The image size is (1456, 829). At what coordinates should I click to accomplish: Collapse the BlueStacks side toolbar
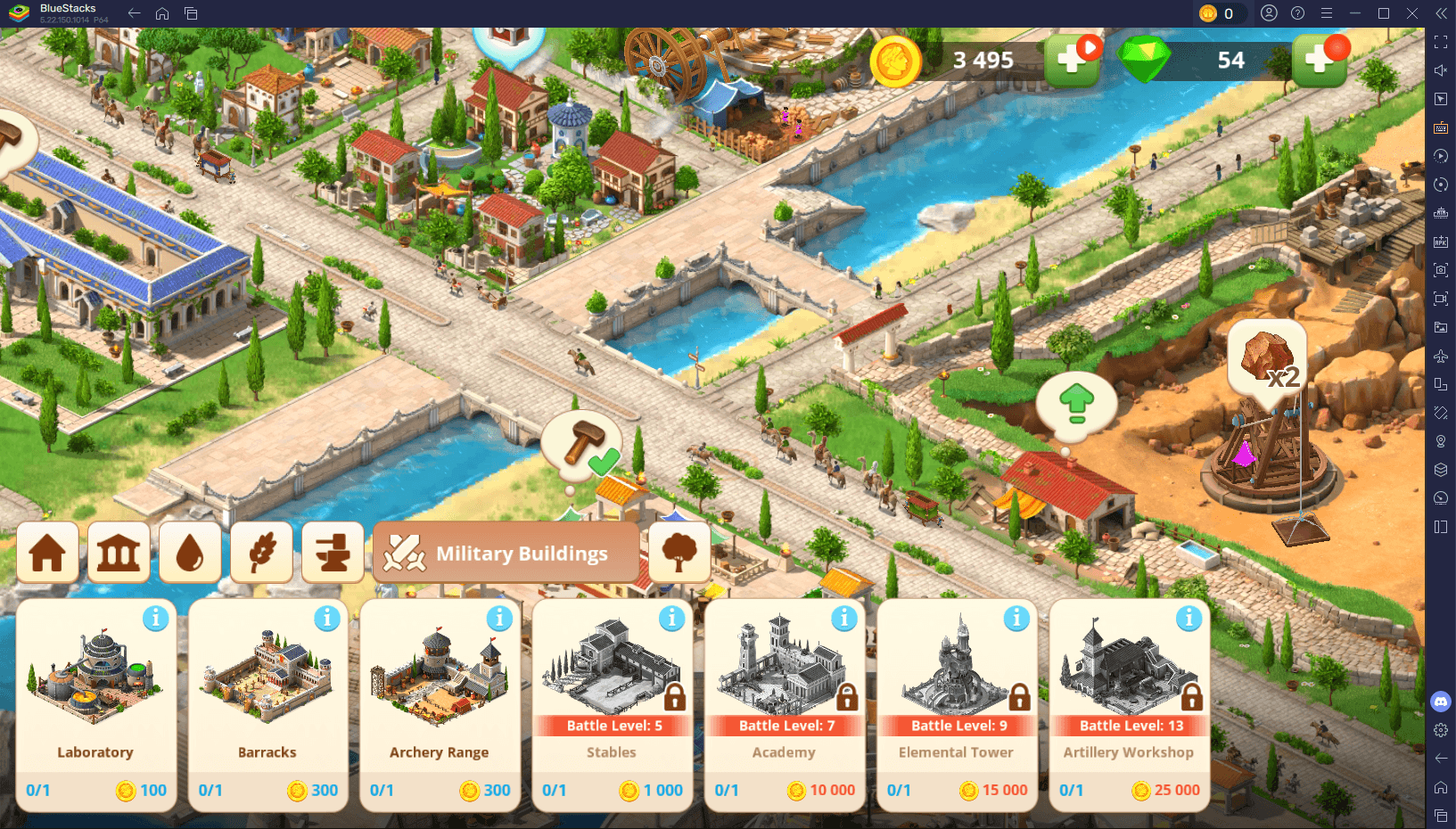[1442, 13]
